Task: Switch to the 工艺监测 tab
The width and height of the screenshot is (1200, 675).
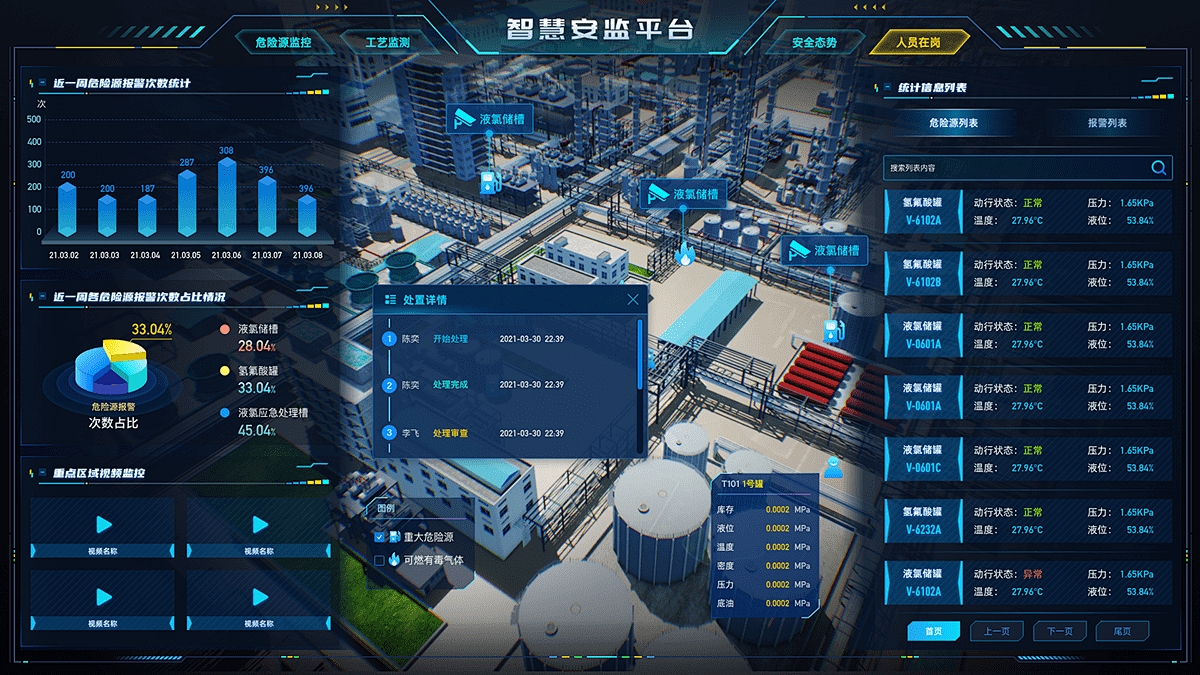Action: (x=387, y=43)
